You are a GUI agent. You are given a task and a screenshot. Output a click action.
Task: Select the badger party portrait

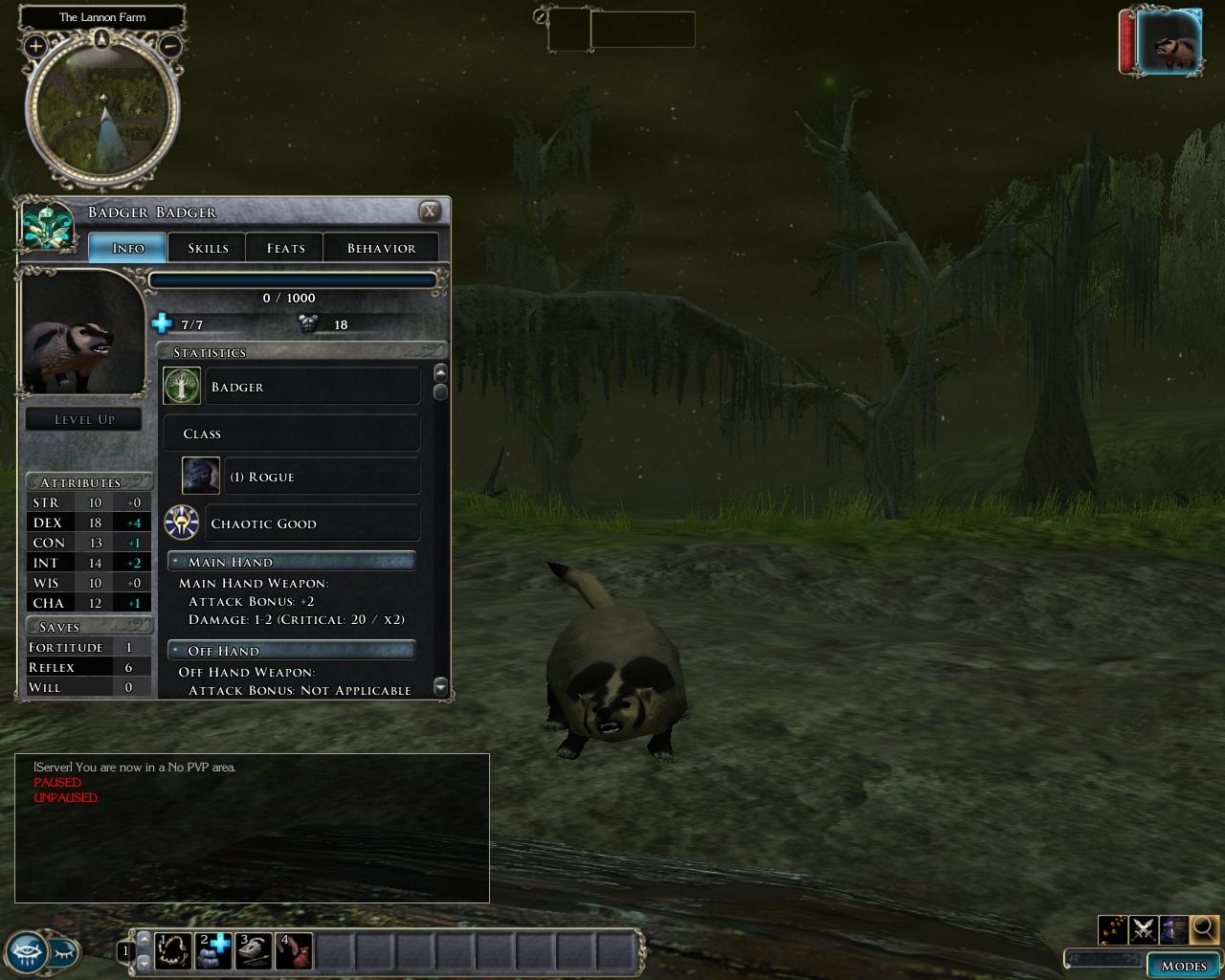[x=1169, y=42]
